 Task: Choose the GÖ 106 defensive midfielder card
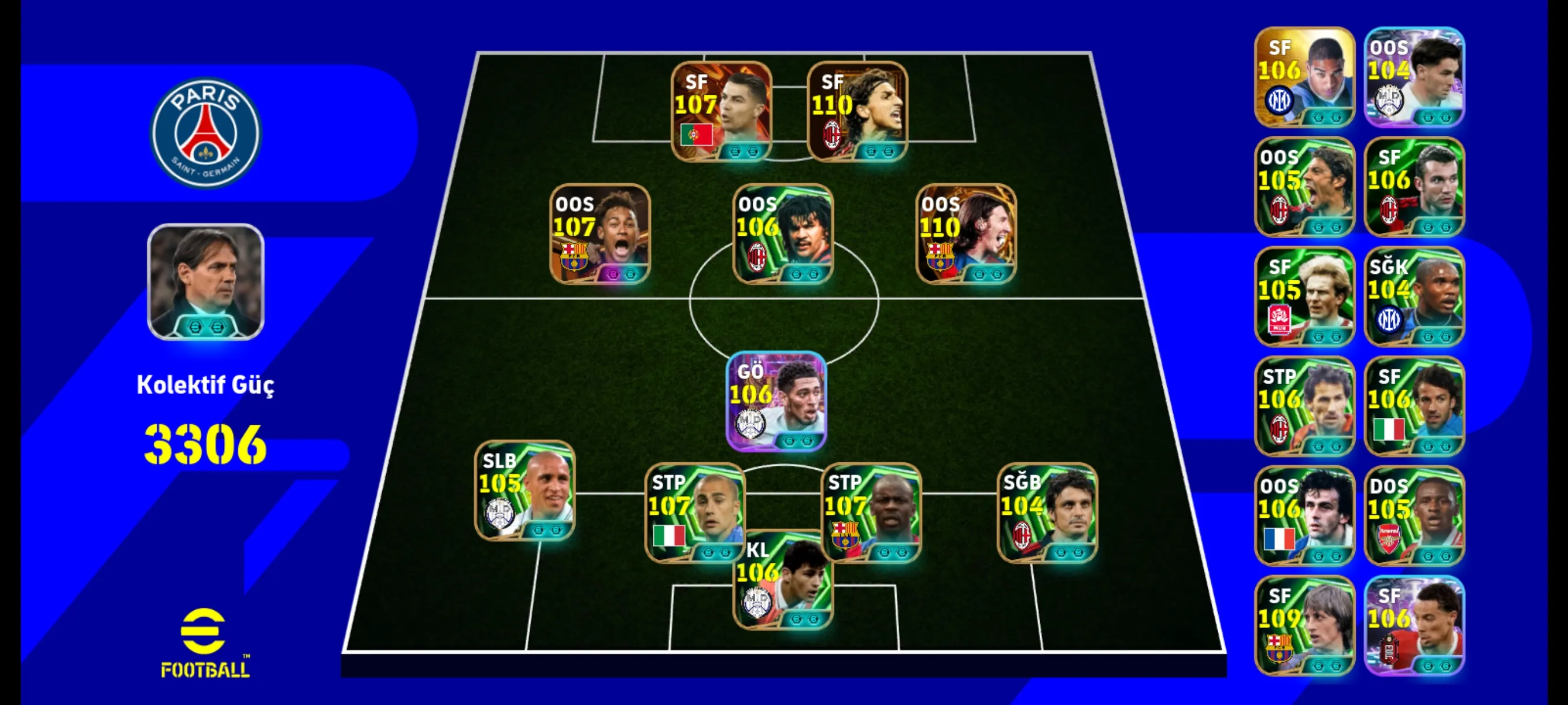pyautogui.click(x=776, y=402)
